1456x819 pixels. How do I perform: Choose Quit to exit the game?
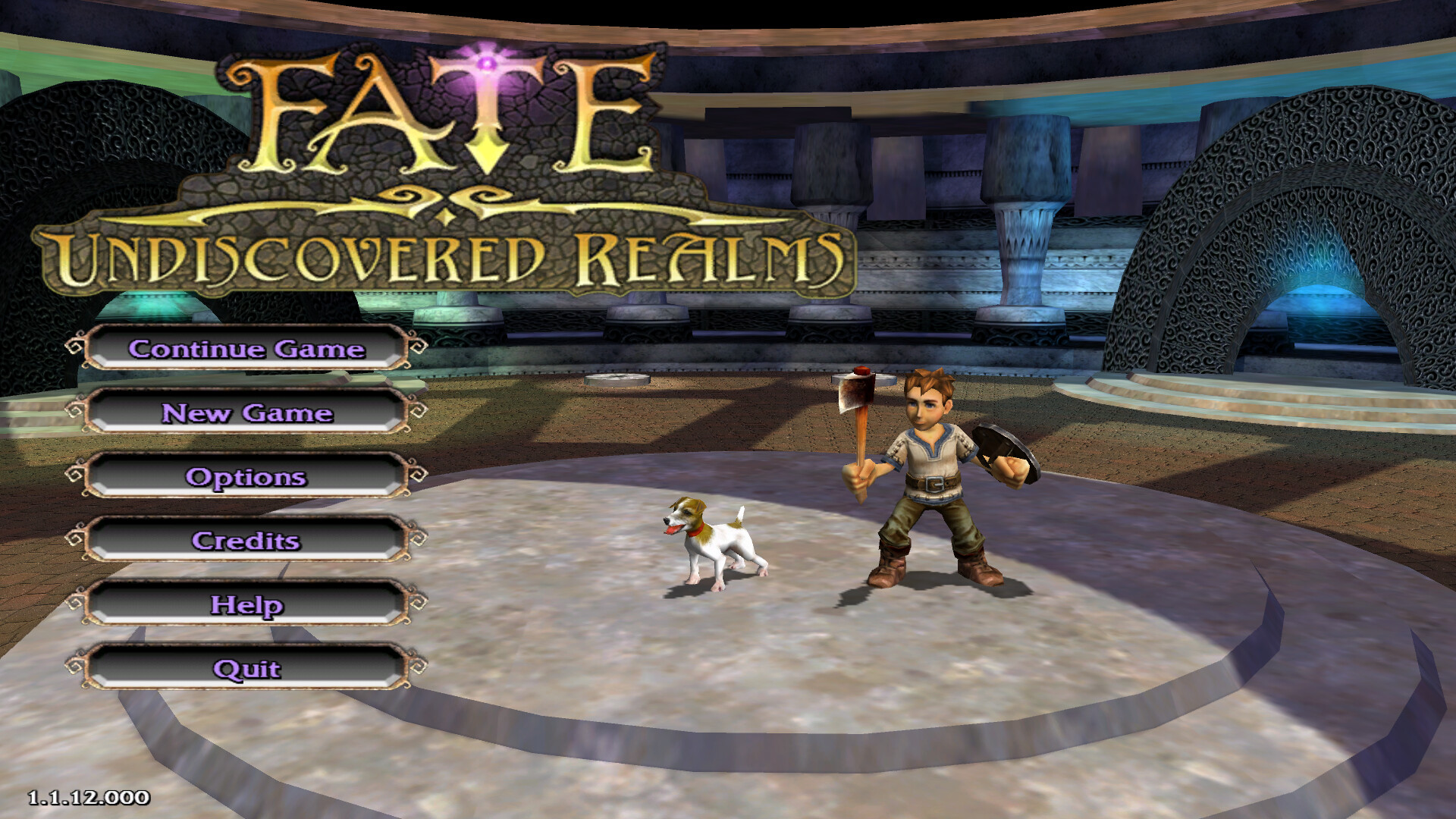pos(246,668)
